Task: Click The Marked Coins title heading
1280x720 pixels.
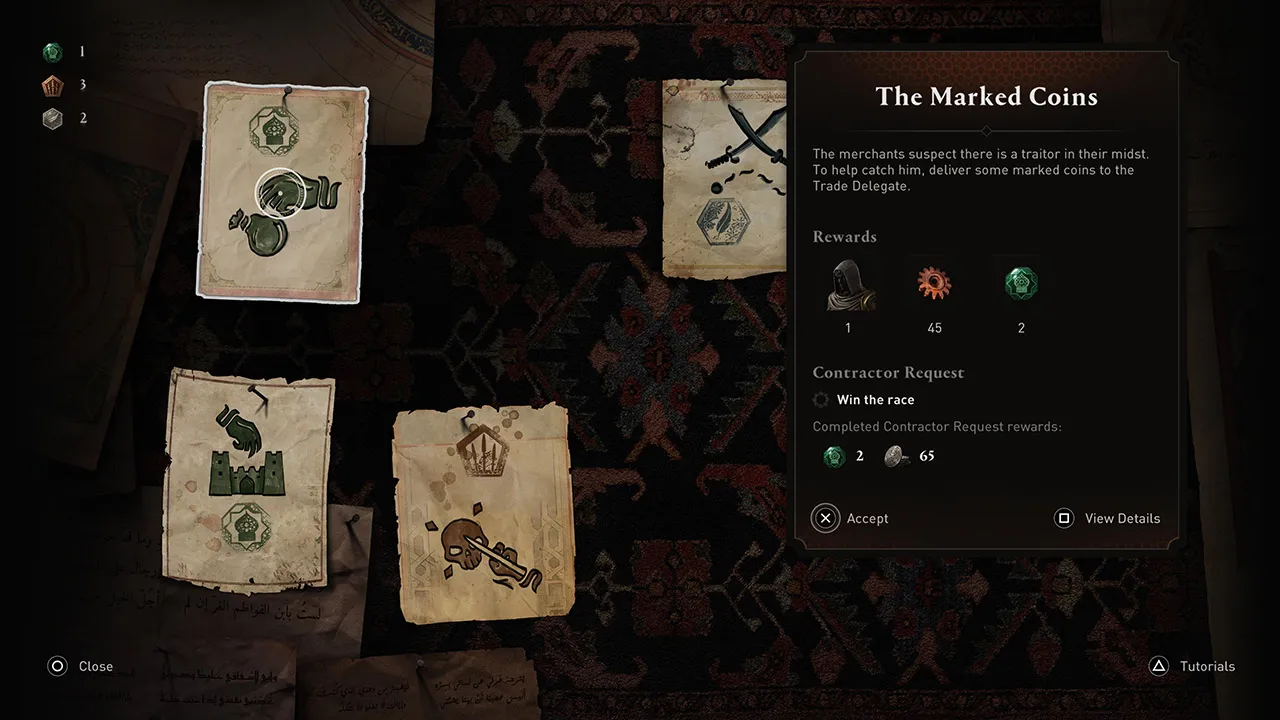Action: coord(986,97)
